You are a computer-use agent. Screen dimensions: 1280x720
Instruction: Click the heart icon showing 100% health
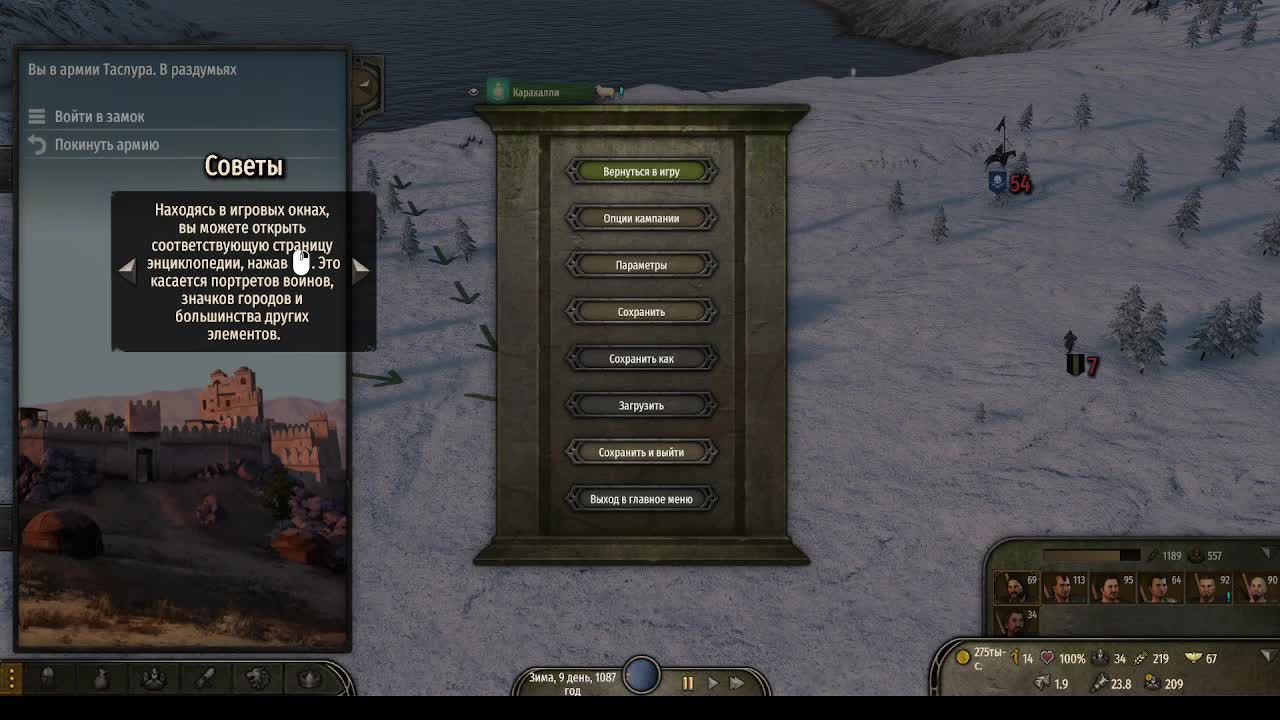point(1048,658)
